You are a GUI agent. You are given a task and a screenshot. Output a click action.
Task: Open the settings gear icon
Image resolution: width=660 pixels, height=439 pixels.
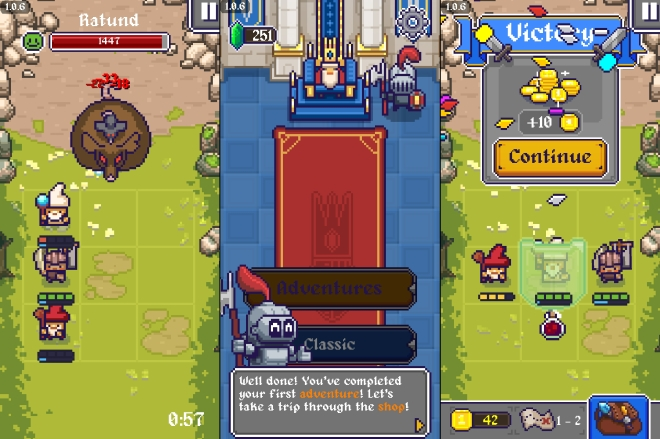pyautogui.click(x=411, y=22)
